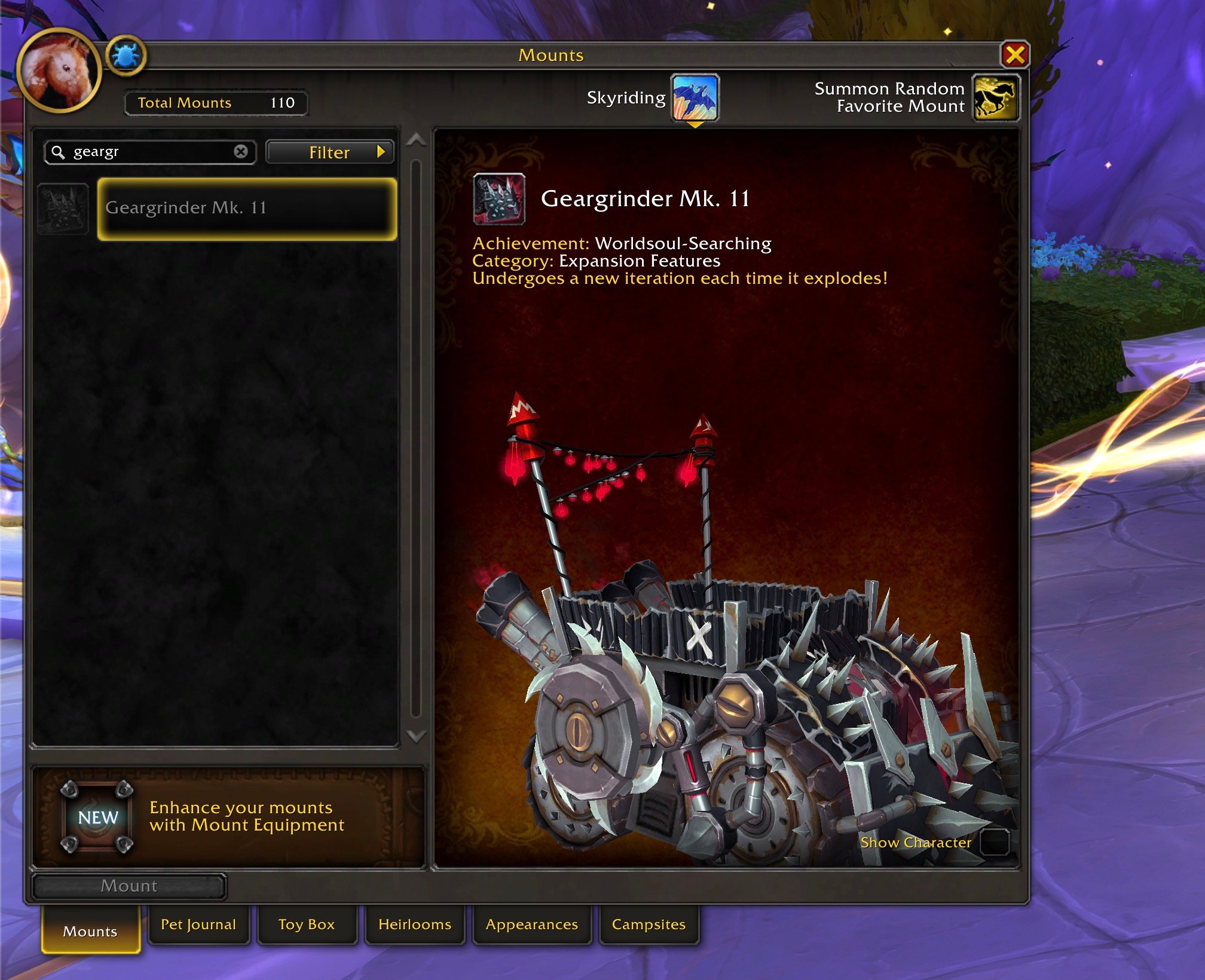Click the mount search box
The image size is (1205, 980).
point(149,152)
